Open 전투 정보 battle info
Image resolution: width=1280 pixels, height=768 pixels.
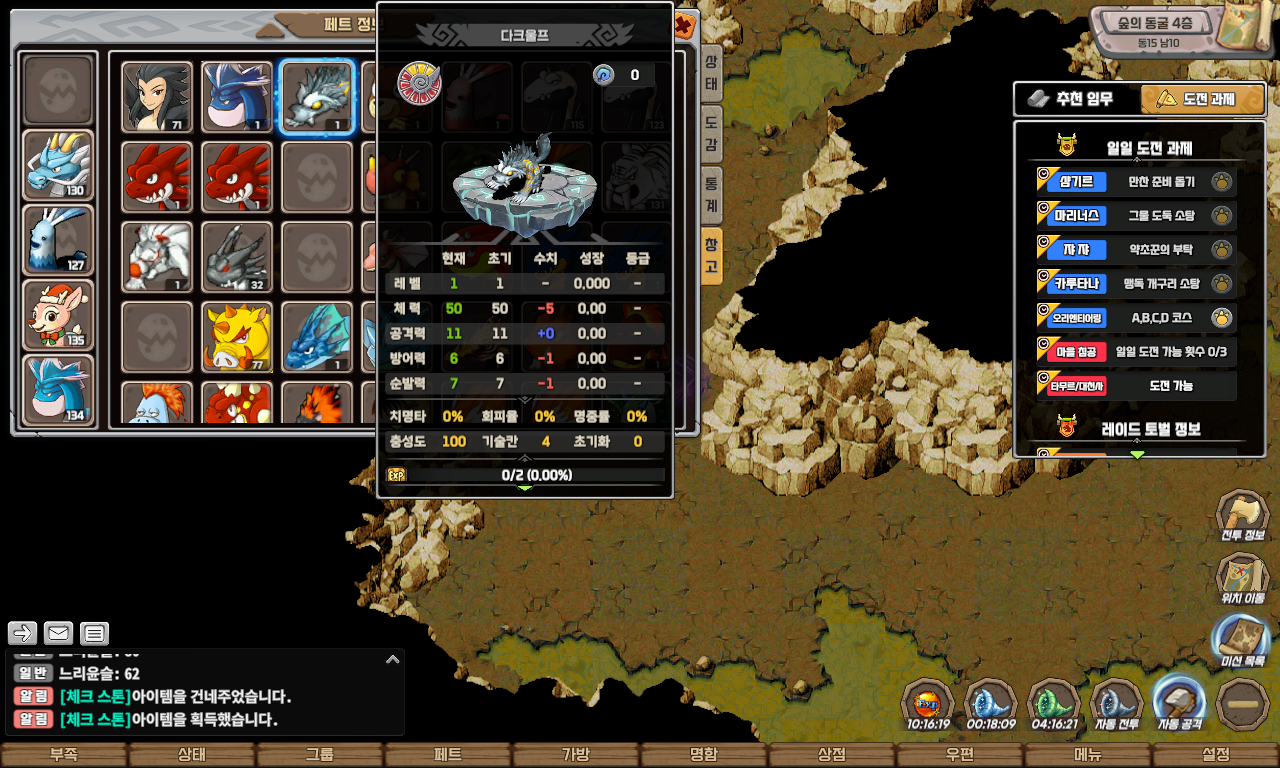pos(1242,516)
